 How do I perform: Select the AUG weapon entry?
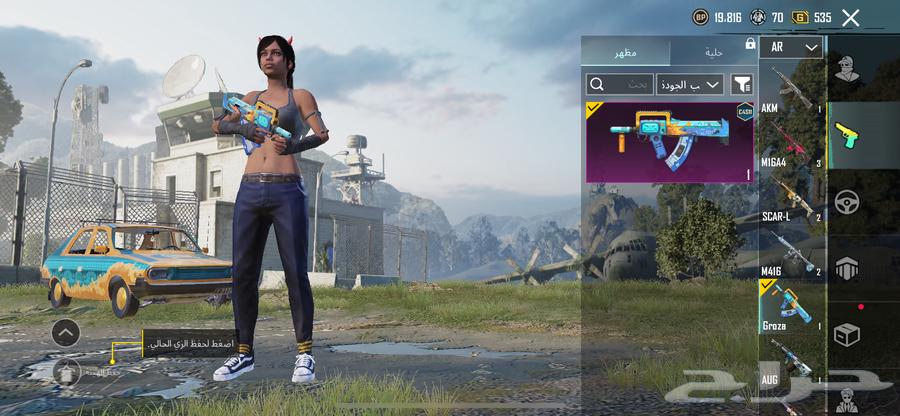point(791,360)
